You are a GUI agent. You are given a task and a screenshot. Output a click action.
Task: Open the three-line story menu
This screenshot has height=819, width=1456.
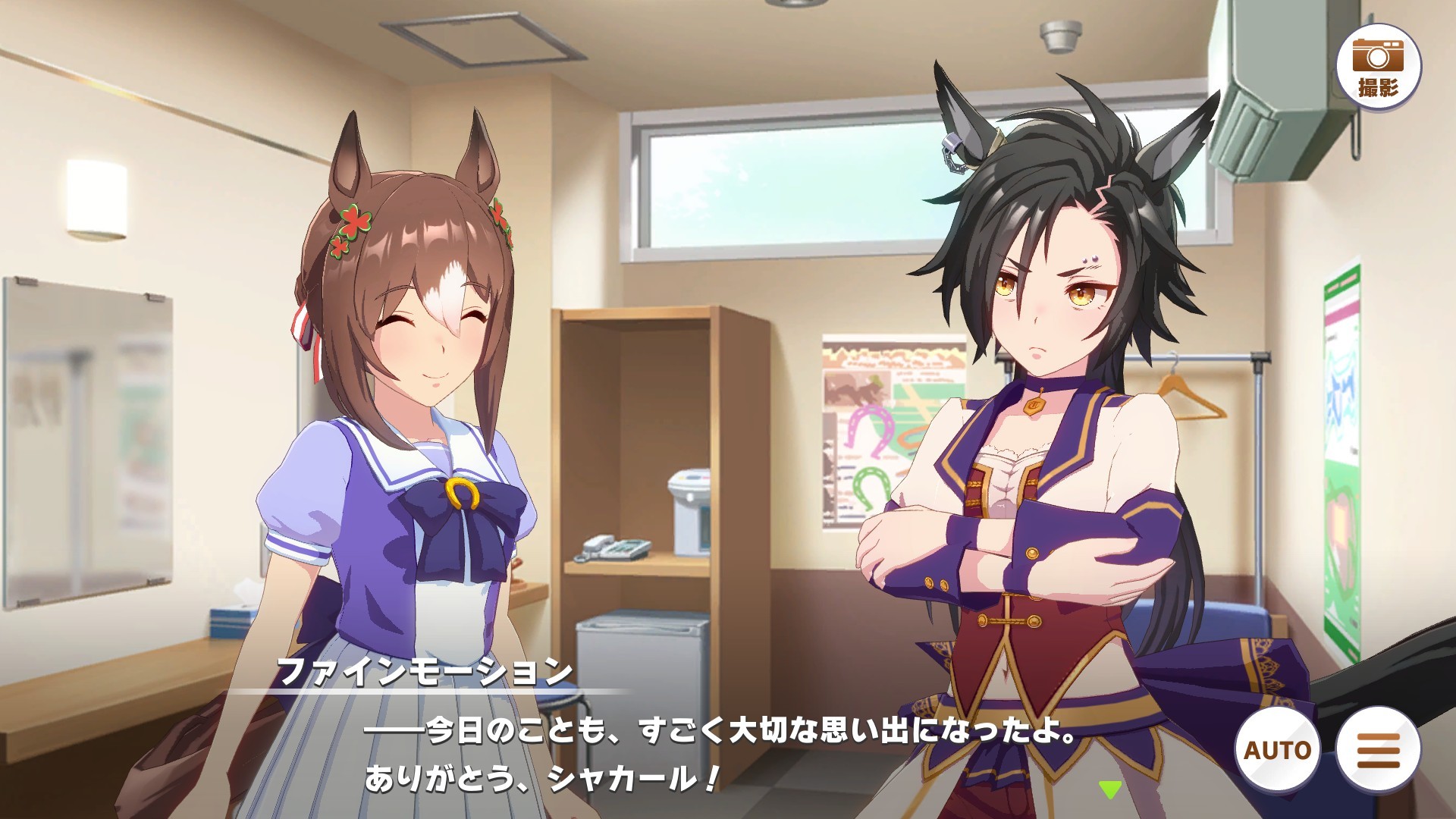pos(1378,749)
